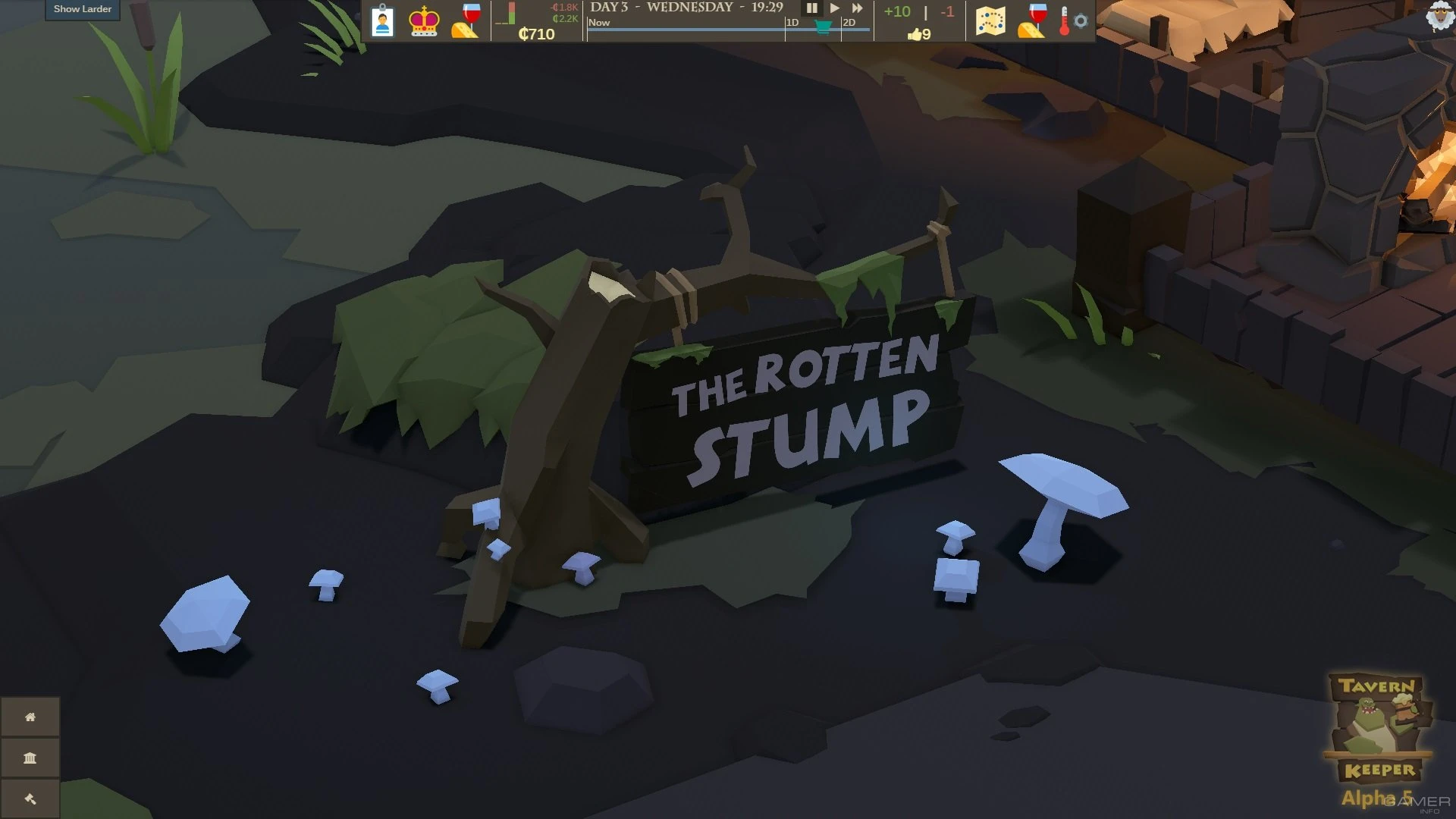The image size is (1456, 819).
Task: Select the 1D timeline marker
Action: [x=791, y=23]
